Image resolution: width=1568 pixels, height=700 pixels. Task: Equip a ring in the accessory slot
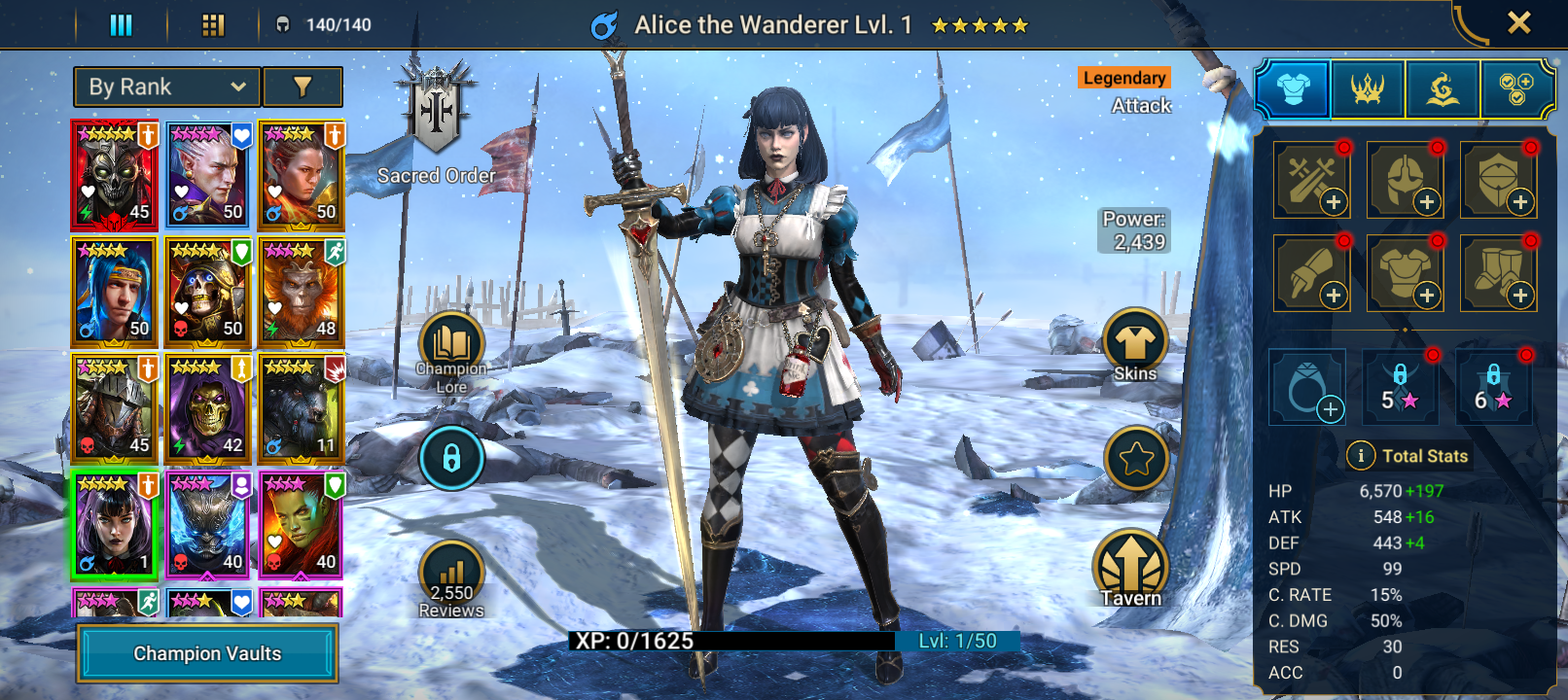point(1308,385)
